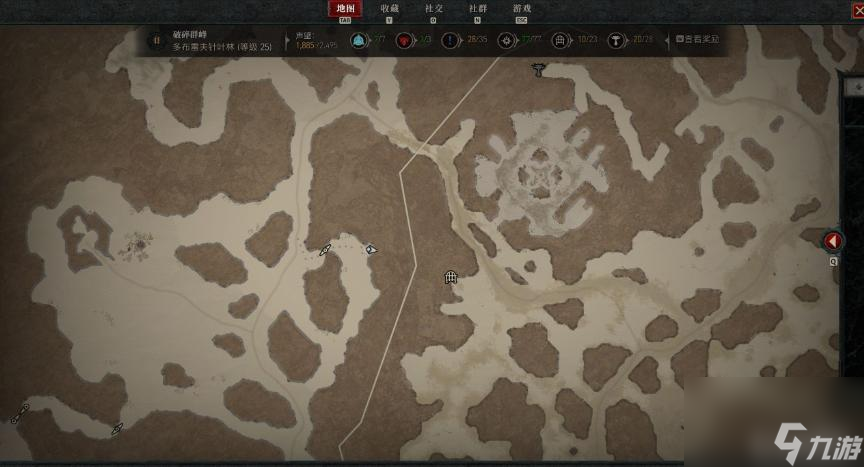This screenshot has width=864, height=467.
Task: Click the red stronghold progress icon
Action: [x=405, y=41]
